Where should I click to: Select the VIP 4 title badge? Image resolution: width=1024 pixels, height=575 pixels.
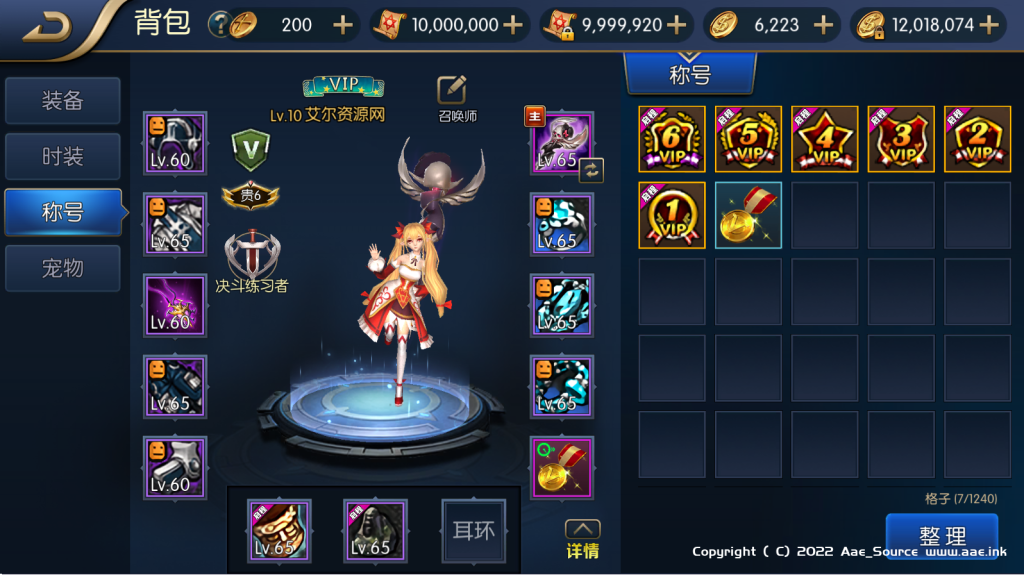(x=825, y=139)
